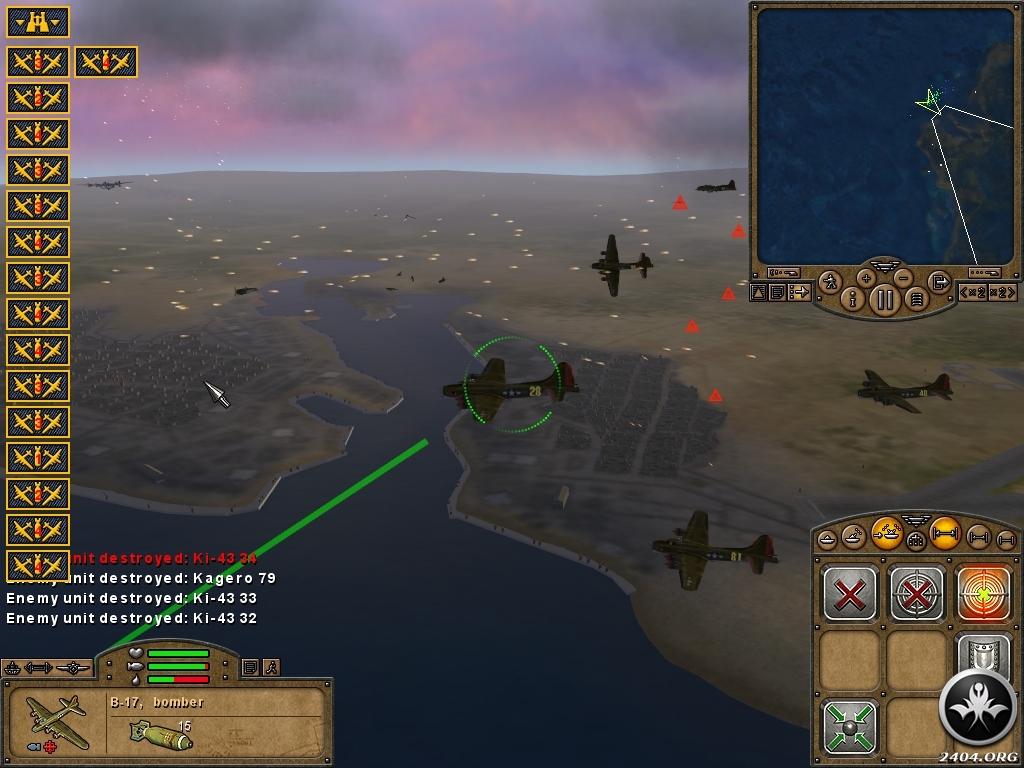
Task: Zoom out the minimap with minus button
Action: point(903,278)
